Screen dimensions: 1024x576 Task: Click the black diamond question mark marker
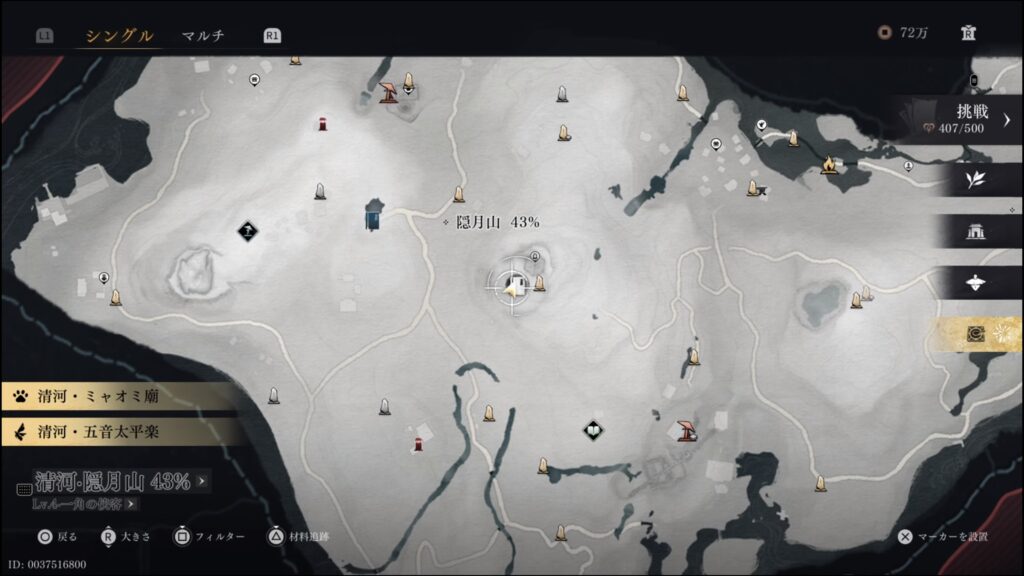click(248, 232)
